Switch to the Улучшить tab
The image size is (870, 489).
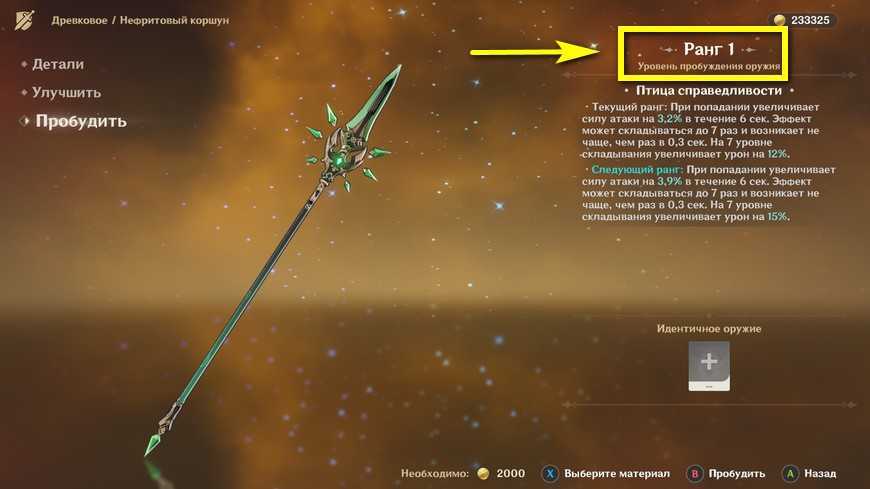pos(66,93)
